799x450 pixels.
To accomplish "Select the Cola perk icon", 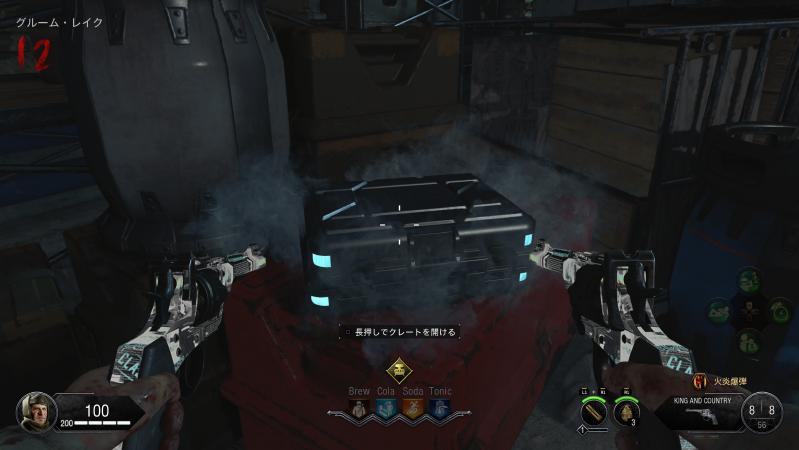I will [x=386, y=407].
